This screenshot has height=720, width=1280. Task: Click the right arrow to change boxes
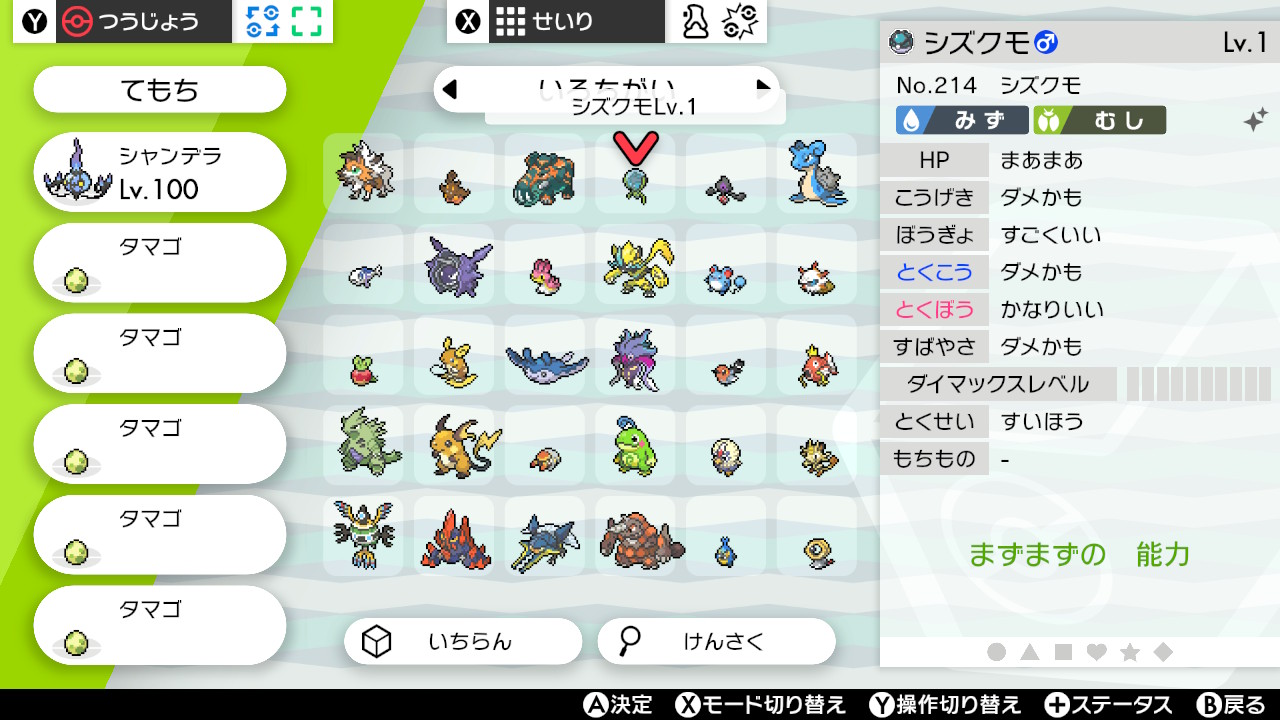pyautogui.click(x=765, y=89)
